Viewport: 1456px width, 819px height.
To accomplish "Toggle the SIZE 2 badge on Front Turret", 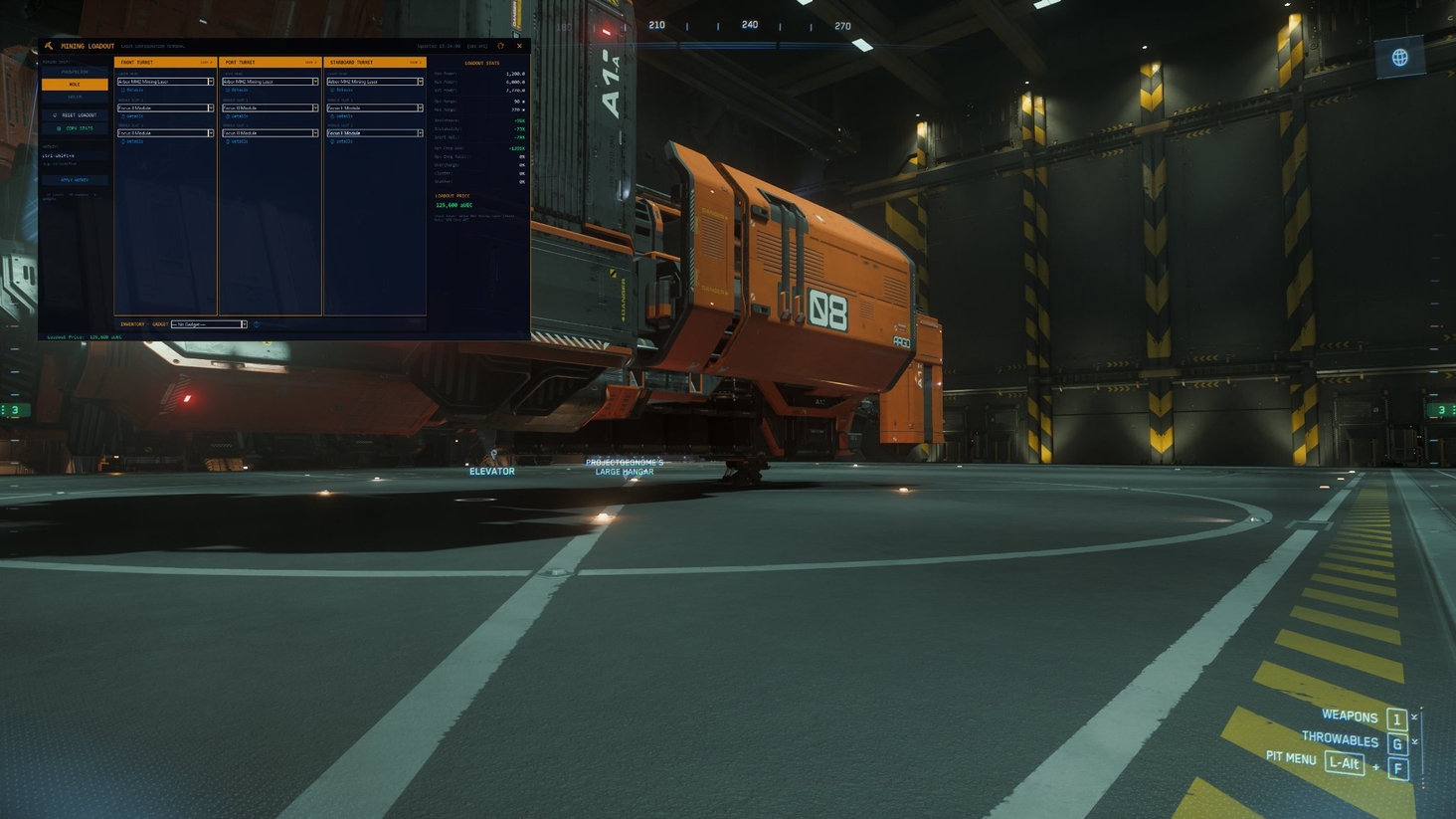I will pos(208,62).
